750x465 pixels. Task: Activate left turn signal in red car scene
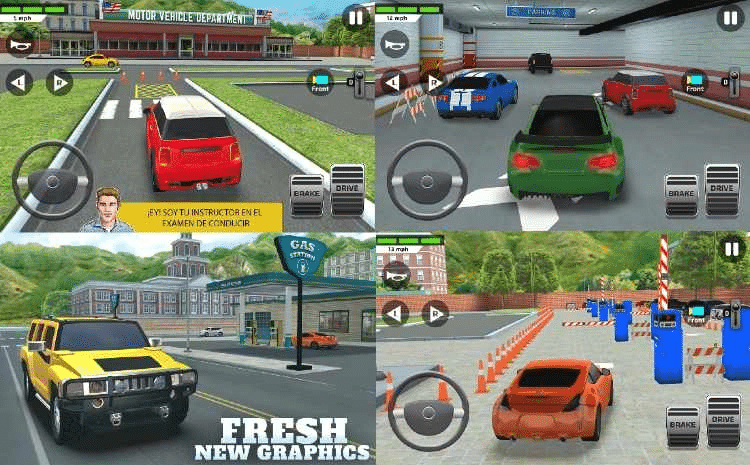[x=19, y=82]
